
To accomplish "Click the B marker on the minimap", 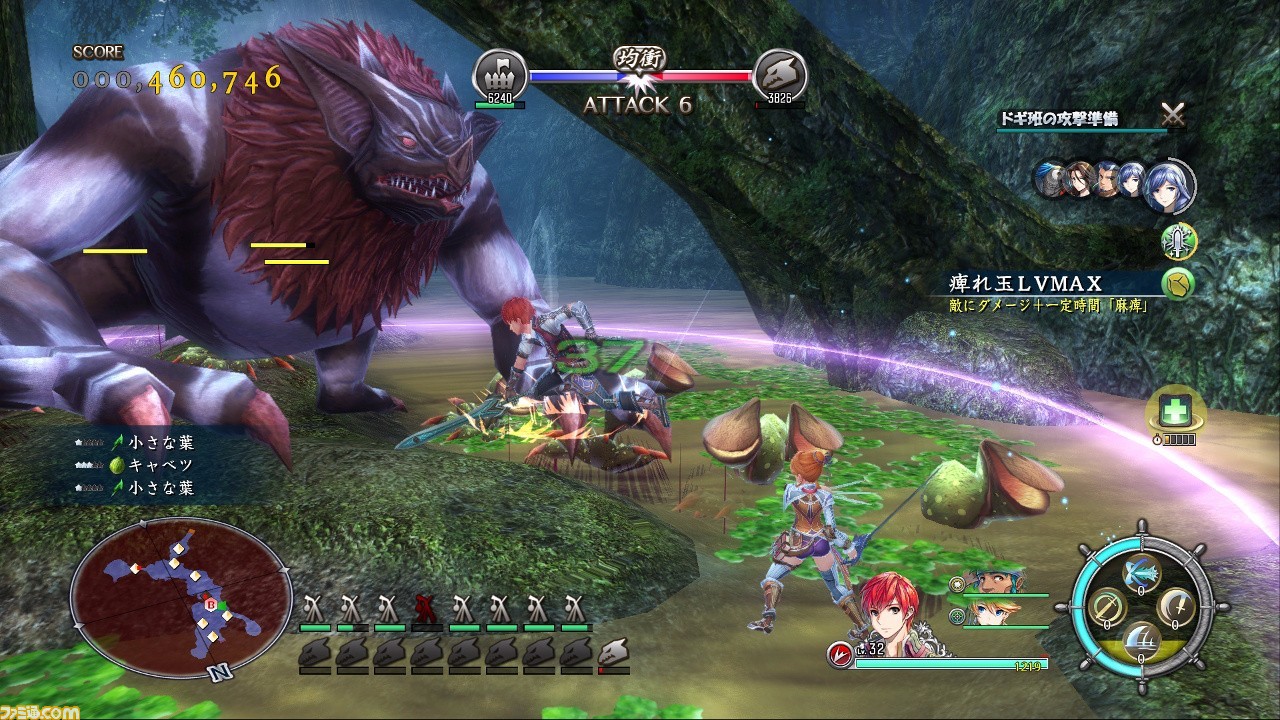I will [x=211, y=605].
